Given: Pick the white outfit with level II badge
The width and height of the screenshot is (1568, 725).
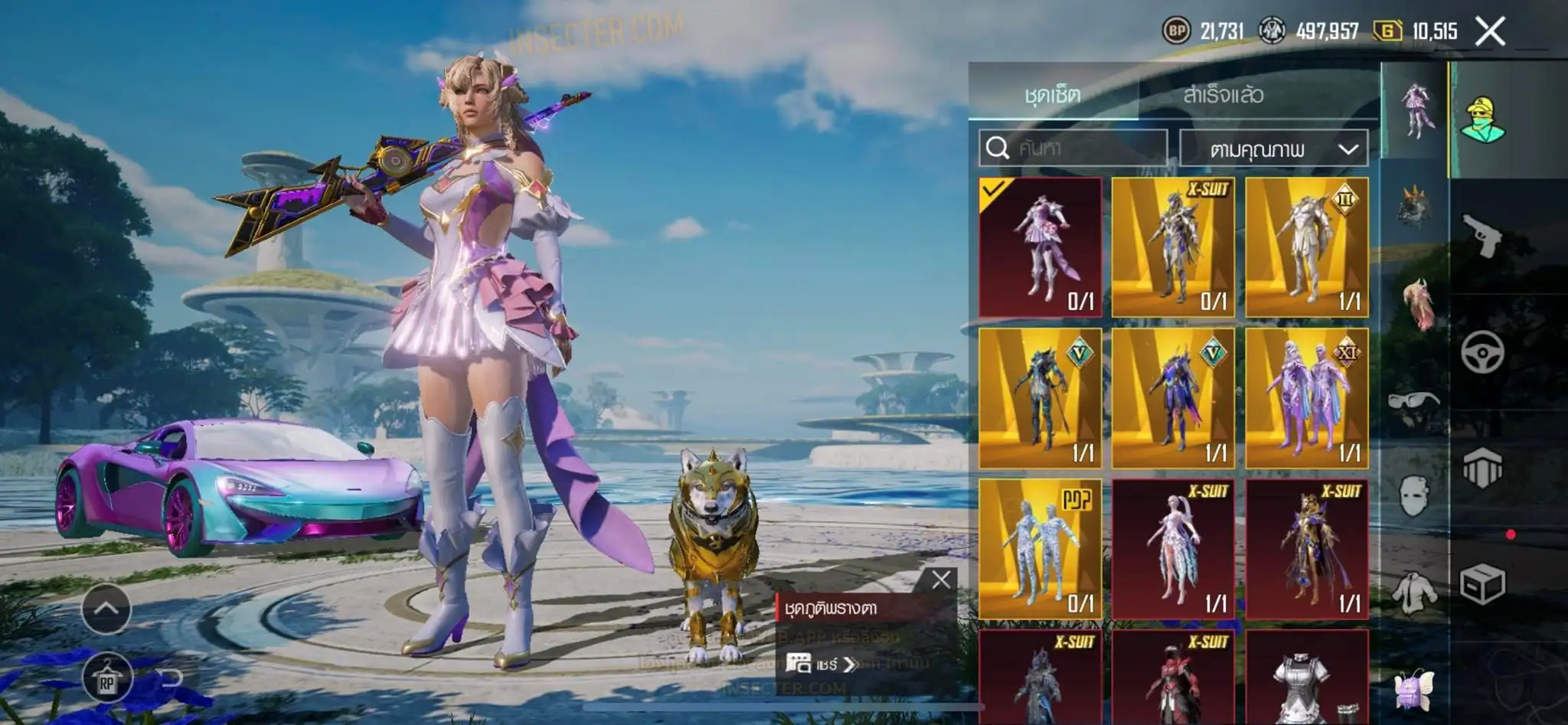Looking at the screenshot, I should tap(1306, 247).
